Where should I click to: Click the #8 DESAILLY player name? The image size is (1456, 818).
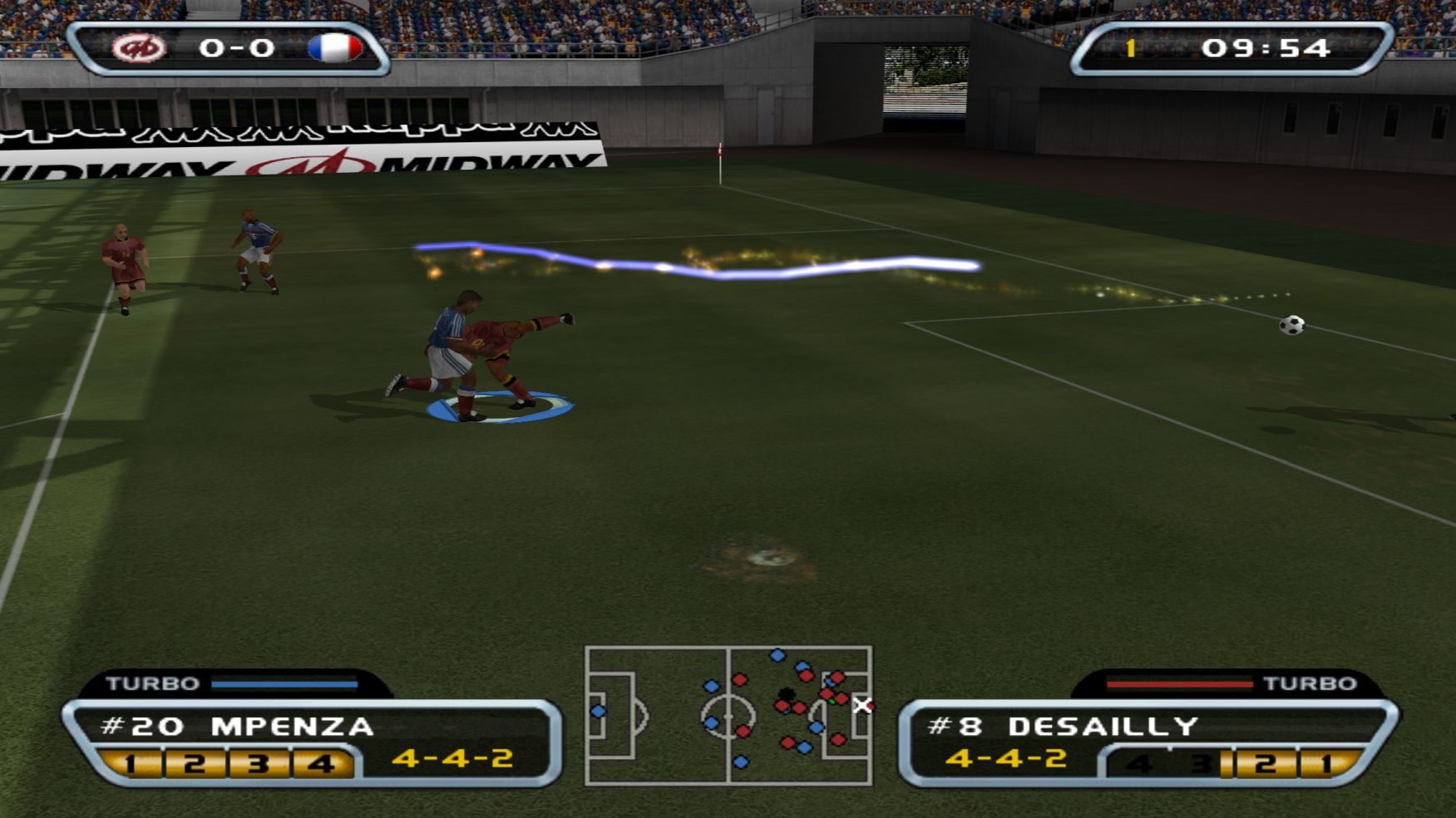tap(1063, 727)
